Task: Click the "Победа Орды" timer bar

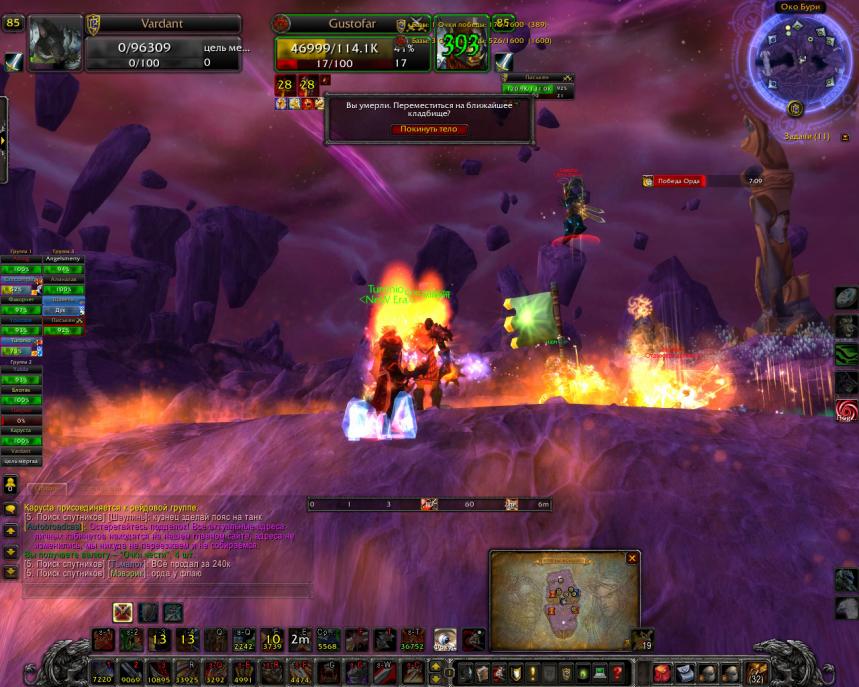Action: [x=701, y=181]
